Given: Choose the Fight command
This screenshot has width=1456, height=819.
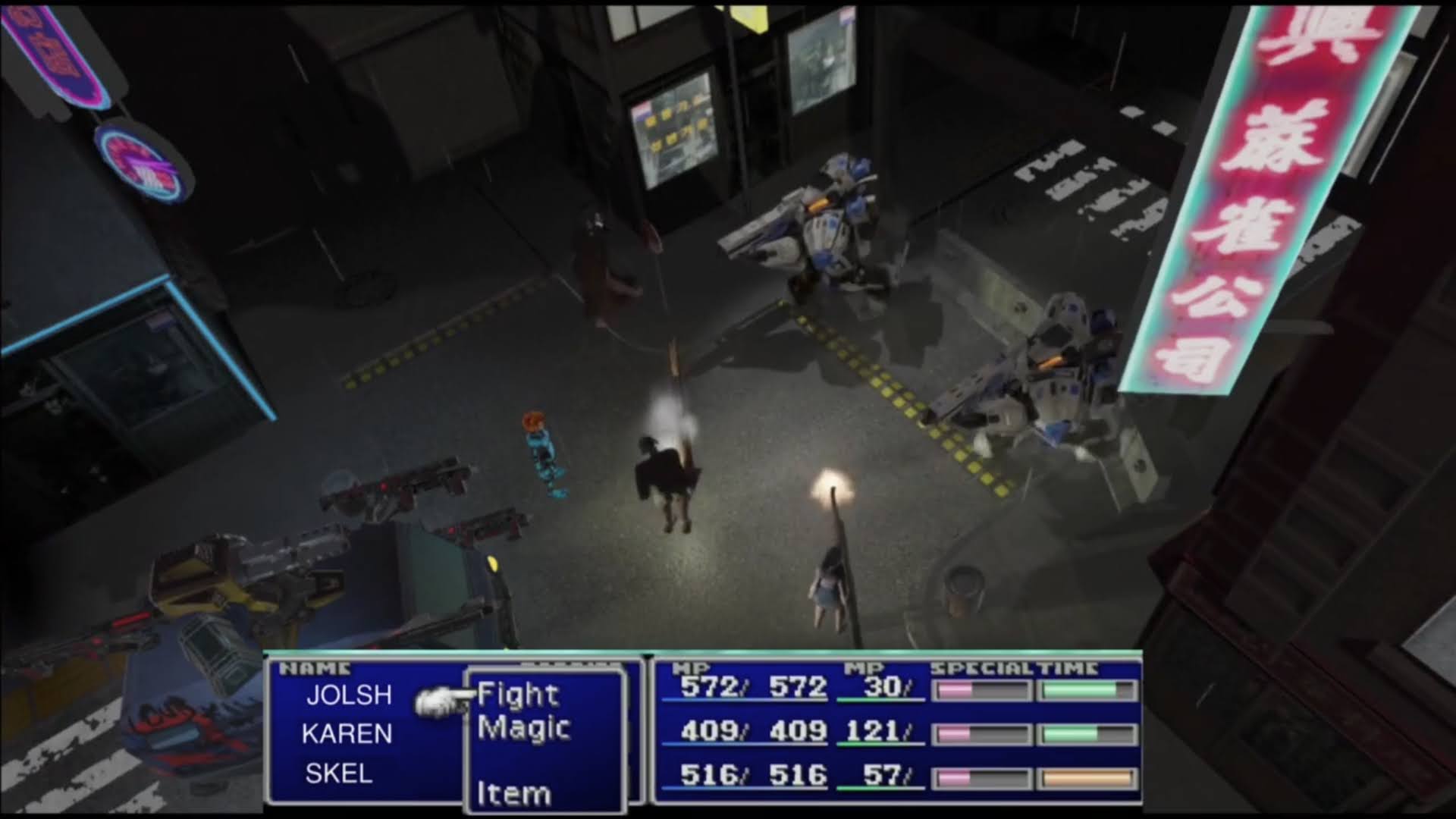Looking at the screenshot, I should pyautogui.click(x=518, y=695).
